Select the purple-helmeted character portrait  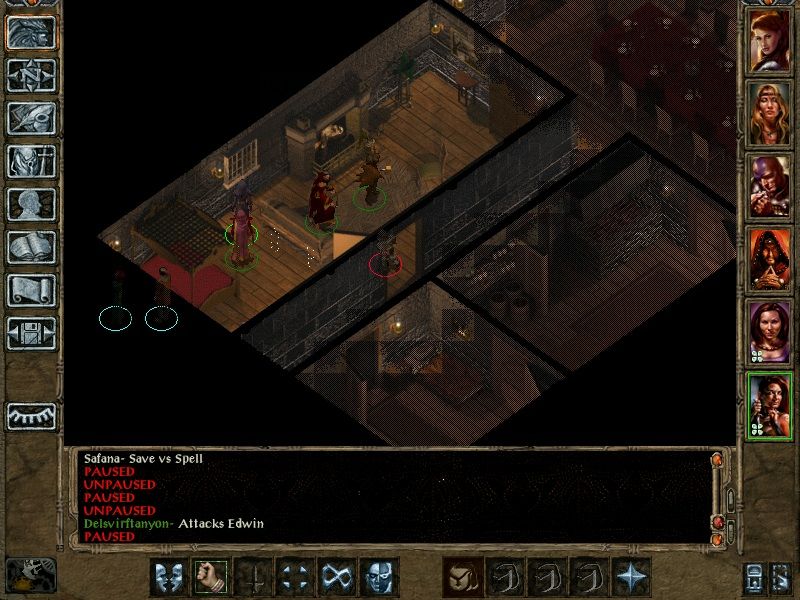769,187
